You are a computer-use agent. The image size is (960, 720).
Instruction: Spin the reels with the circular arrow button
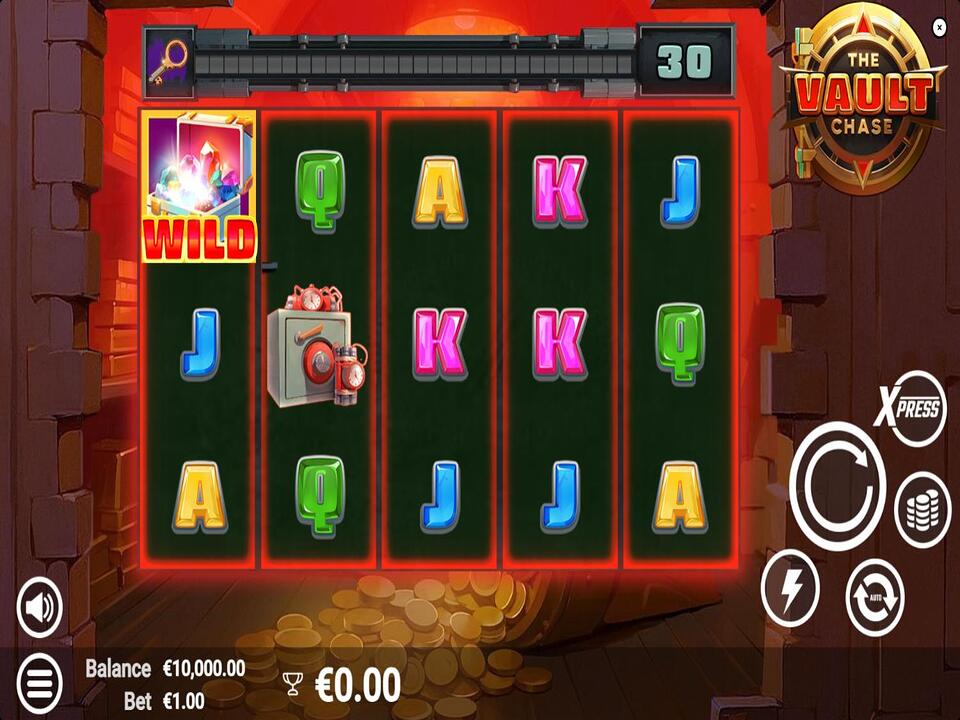pyautogui.click(x=837, y=487)
